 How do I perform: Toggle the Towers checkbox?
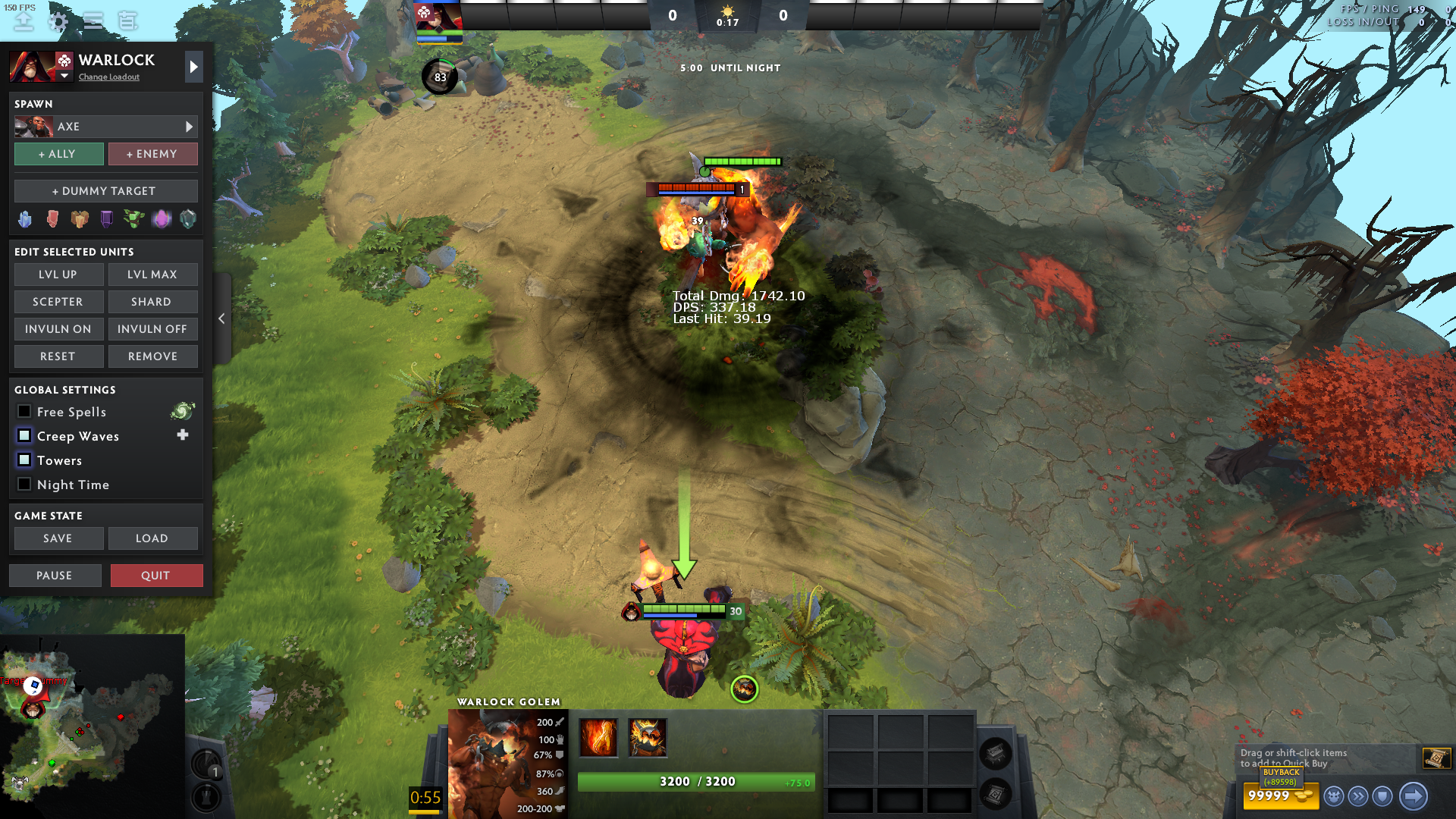coord(24,460)
